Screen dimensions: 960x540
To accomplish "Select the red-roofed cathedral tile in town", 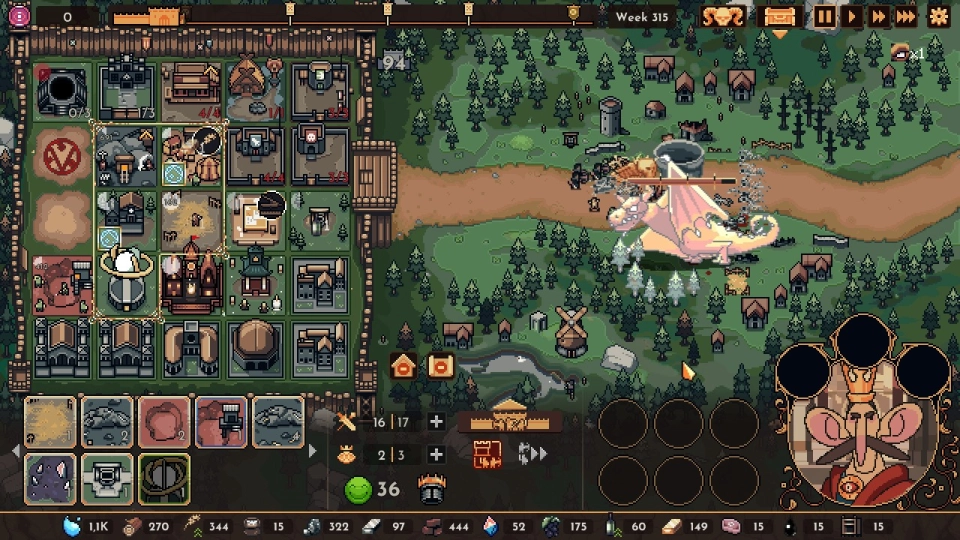I will [190, 283].
